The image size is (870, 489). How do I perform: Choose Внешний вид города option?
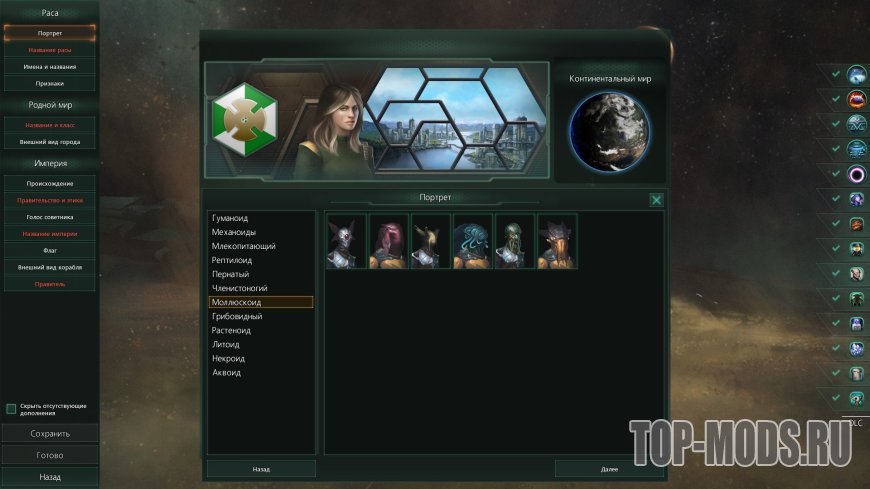click(x=49, y=142)
